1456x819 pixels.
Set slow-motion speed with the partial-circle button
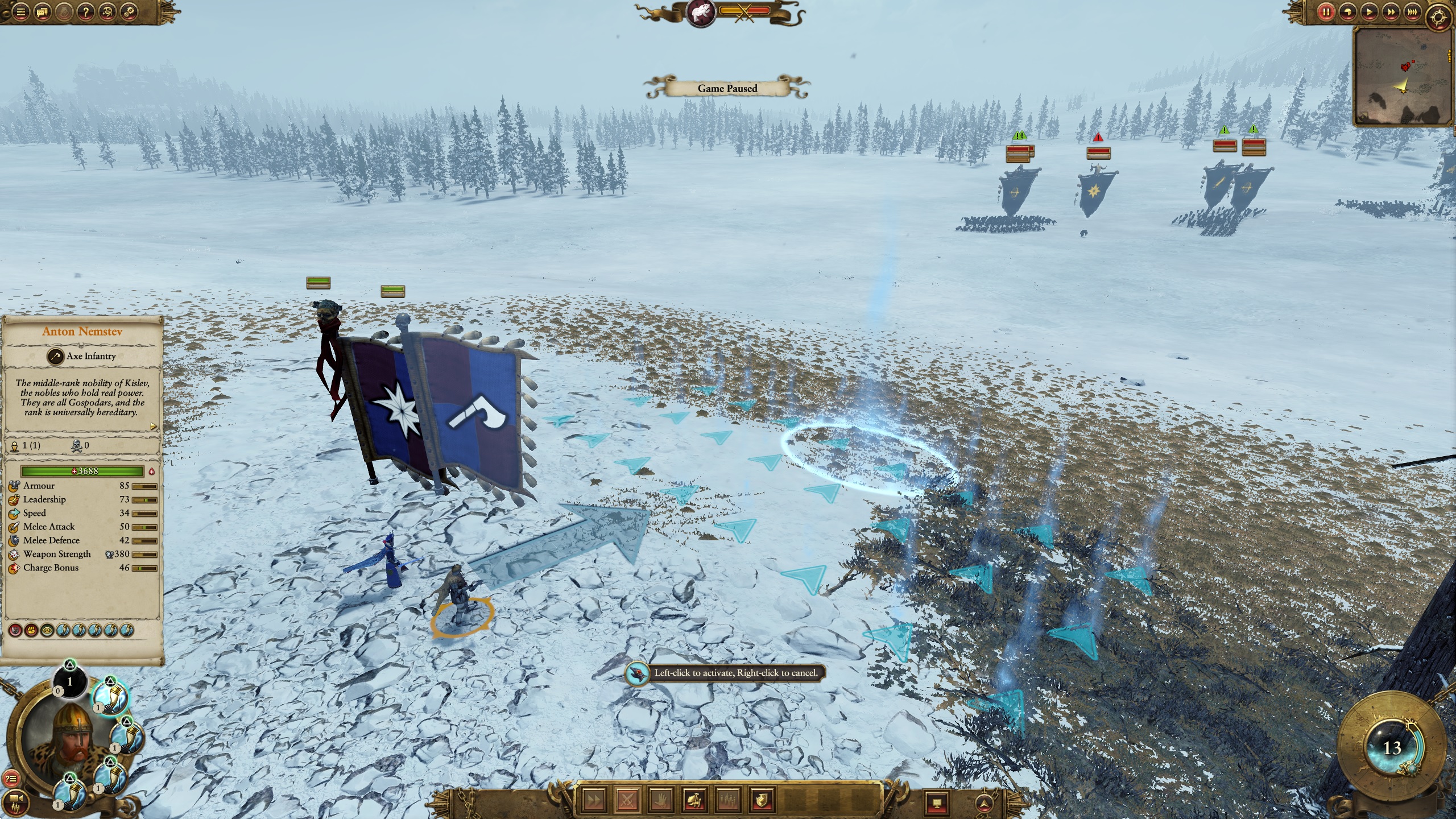coord(1346,11)
